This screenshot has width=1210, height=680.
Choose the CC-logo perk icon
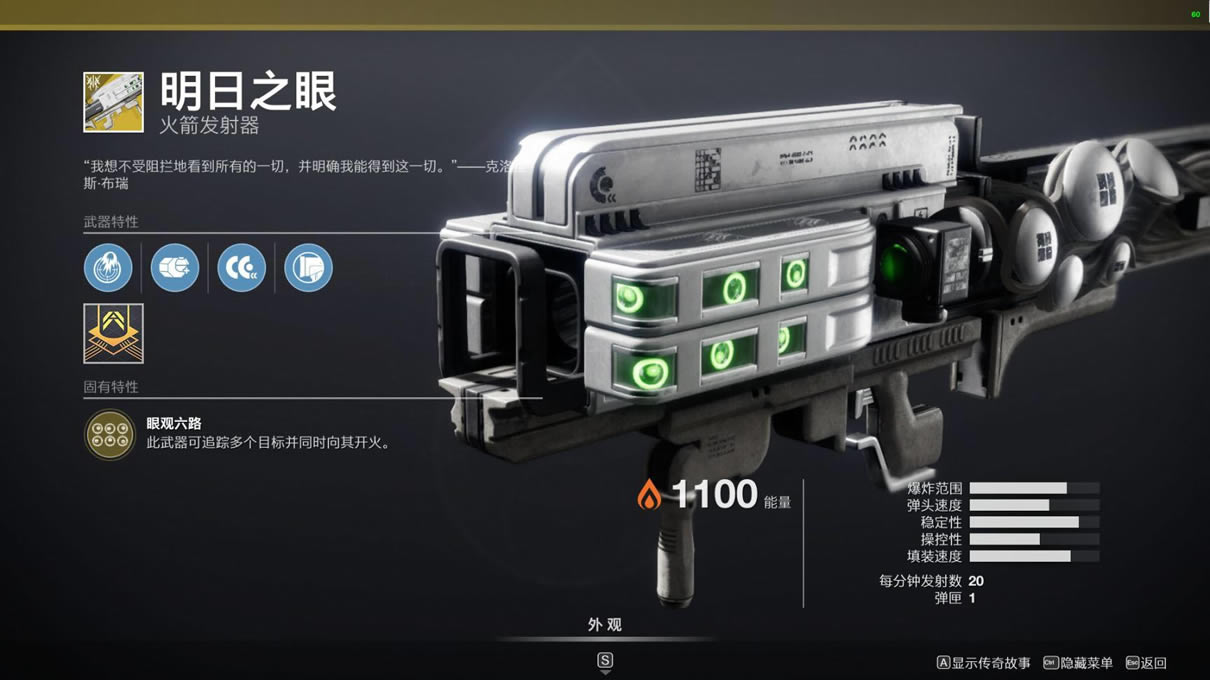242,268
